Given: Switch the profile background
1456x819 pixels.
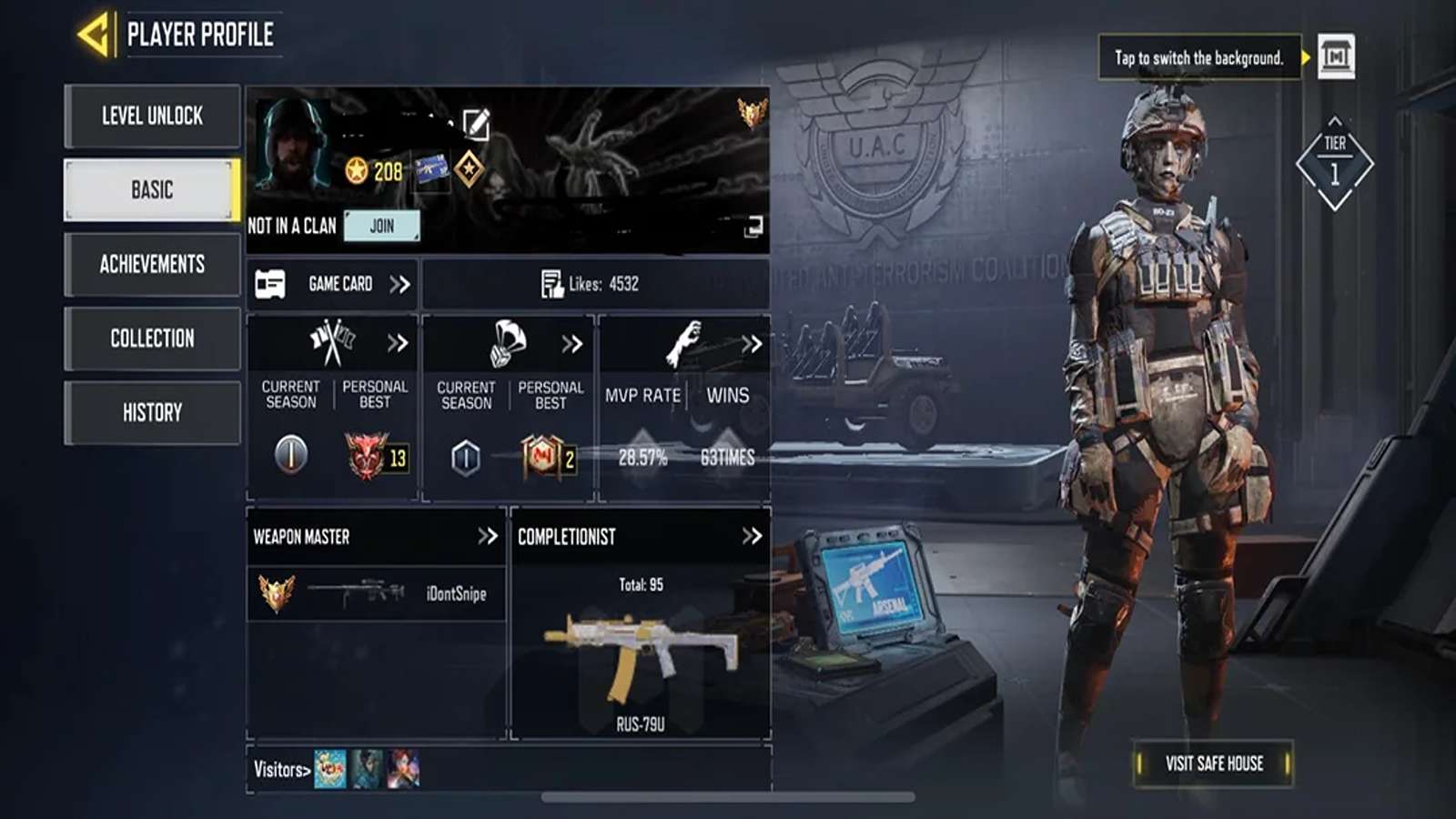Looking at the screenshot, I should click(x=1336, y=57).
